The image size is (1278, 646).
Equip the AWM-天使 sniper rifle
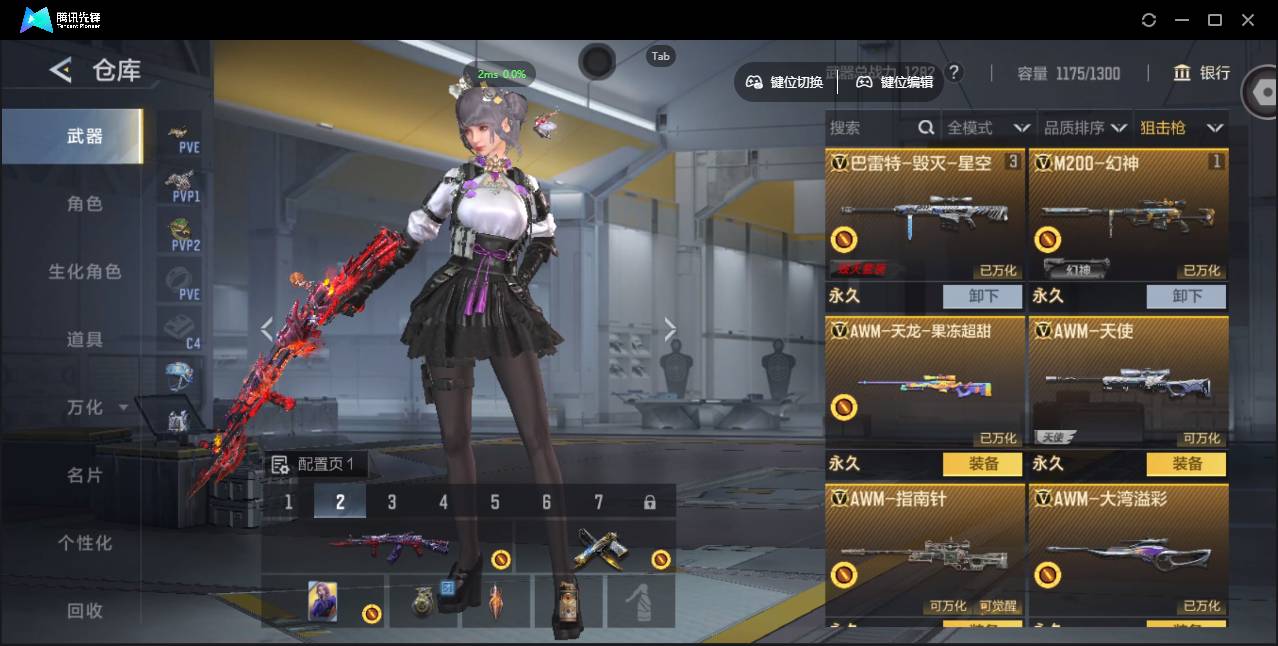[1187, 464]
